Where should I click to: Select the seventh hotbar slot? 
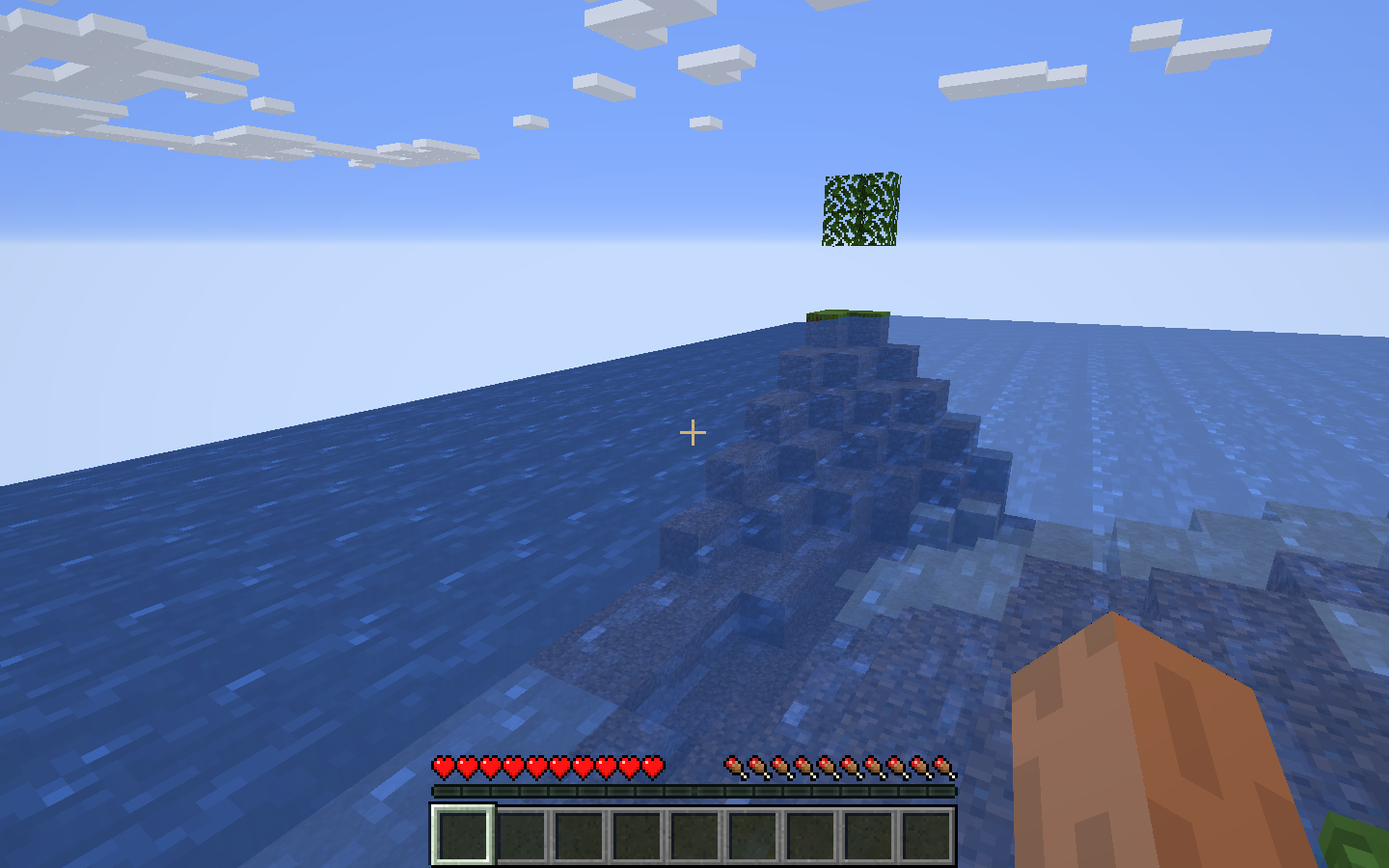click(x=816, y=837)
